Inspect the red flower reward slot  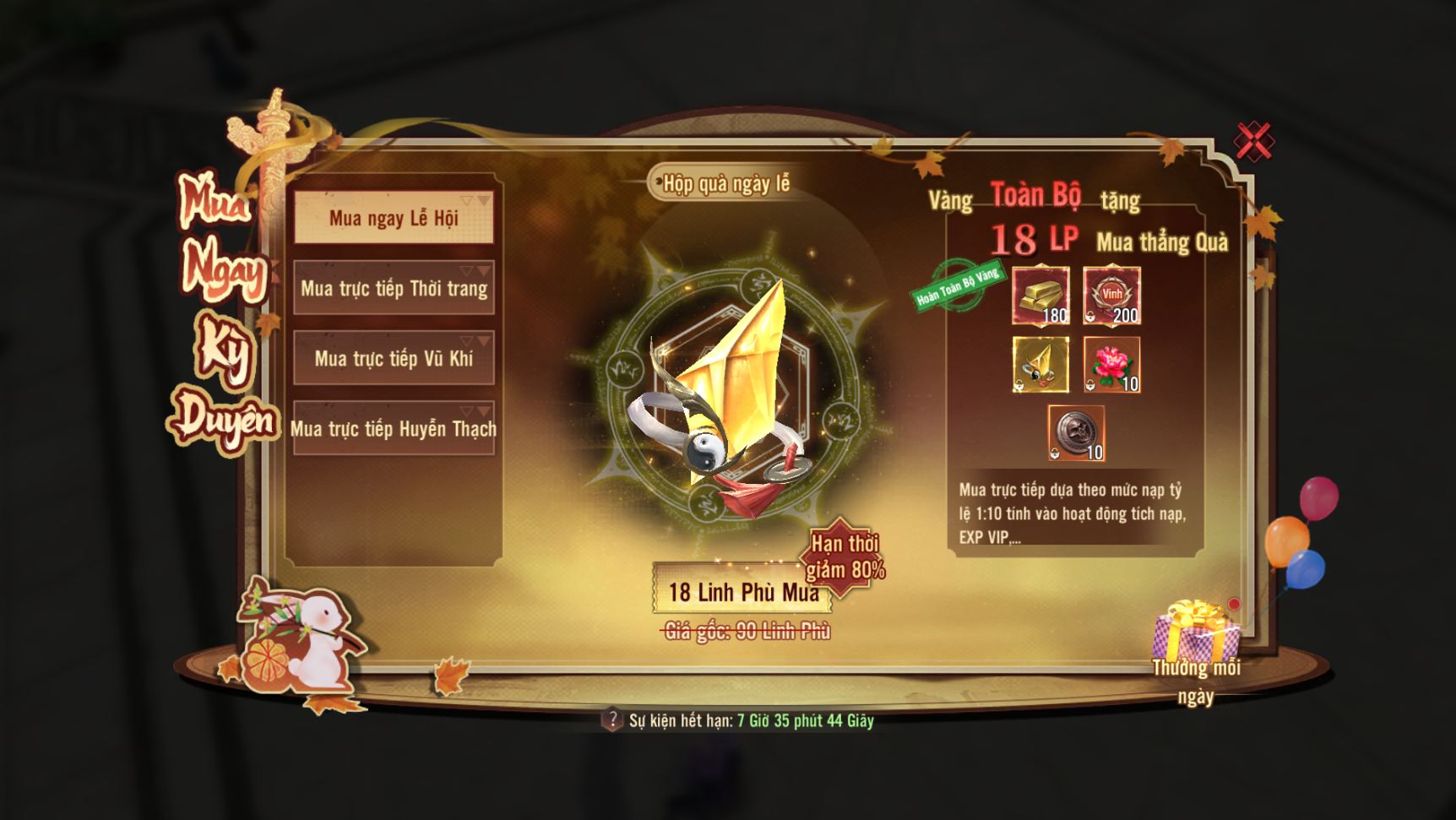[1112, 365]
